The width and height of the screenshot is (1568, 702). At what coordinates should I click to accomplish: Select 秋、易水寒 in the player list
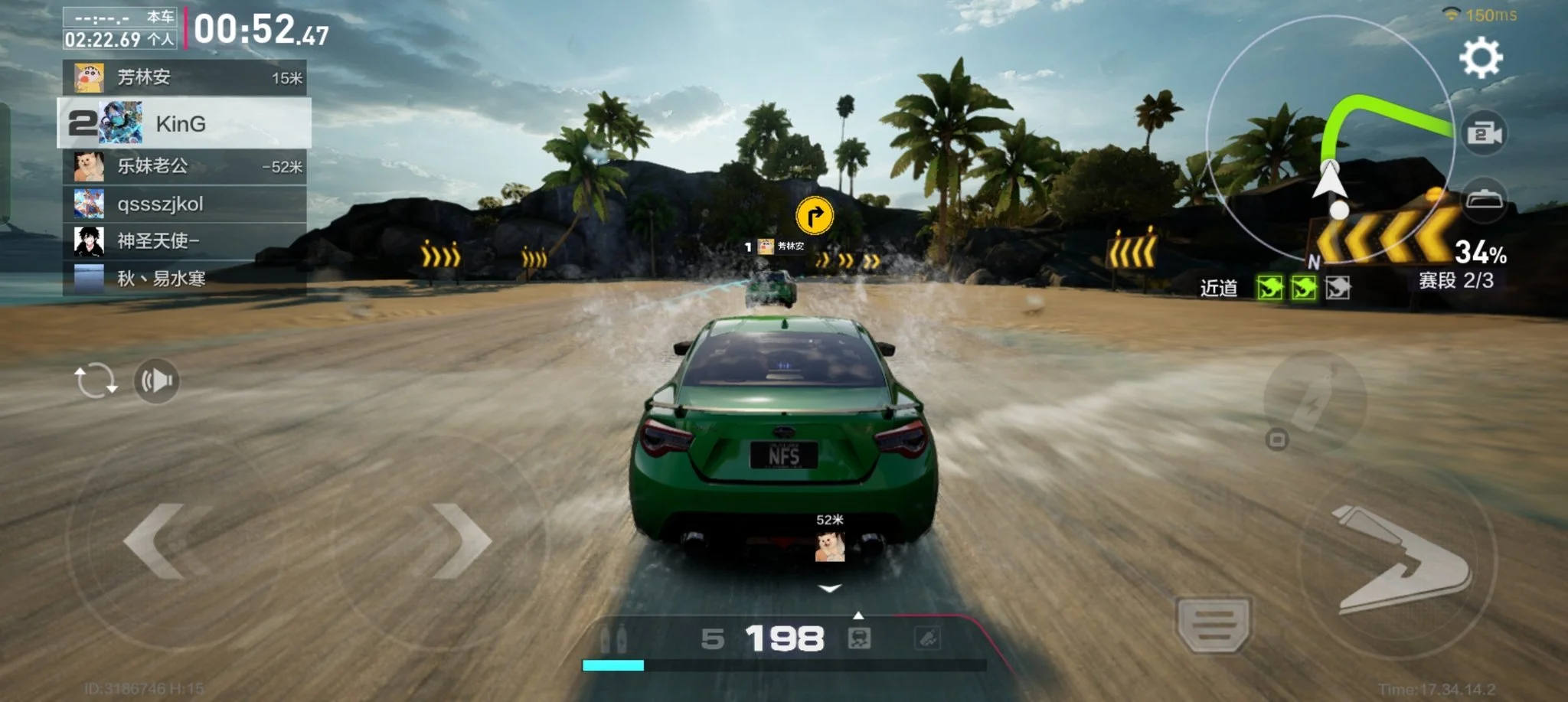[x=185, y=279]
